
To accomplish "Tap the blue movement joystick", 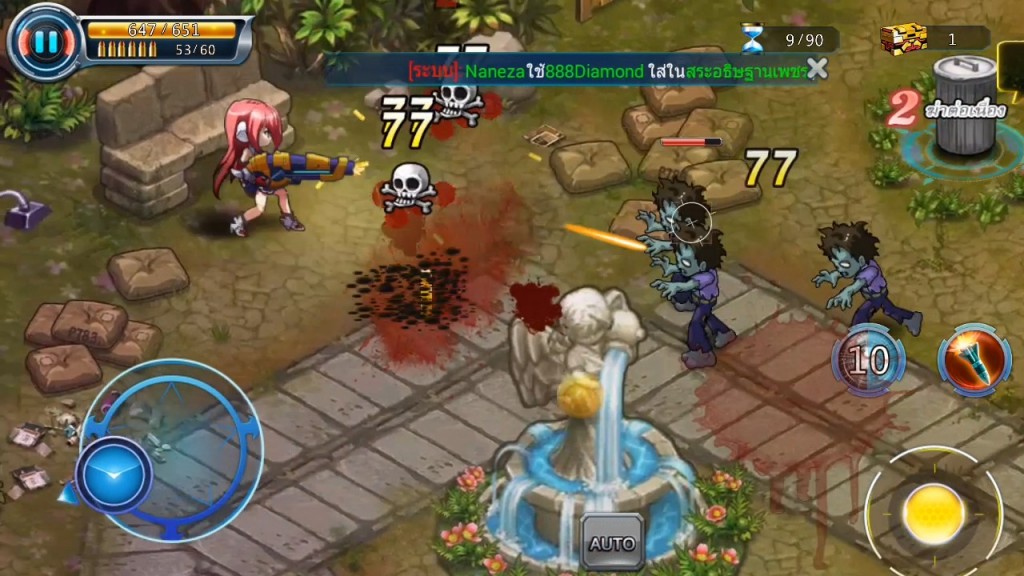I will 114,475.
